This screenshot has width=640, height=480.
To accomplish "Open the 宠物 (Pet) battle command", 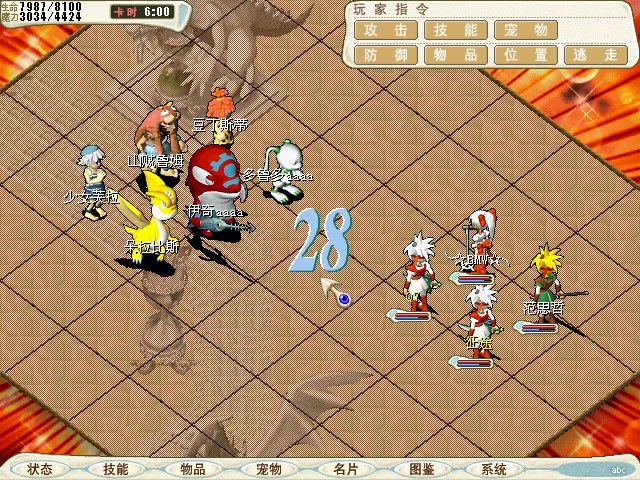I will point(525,30).
